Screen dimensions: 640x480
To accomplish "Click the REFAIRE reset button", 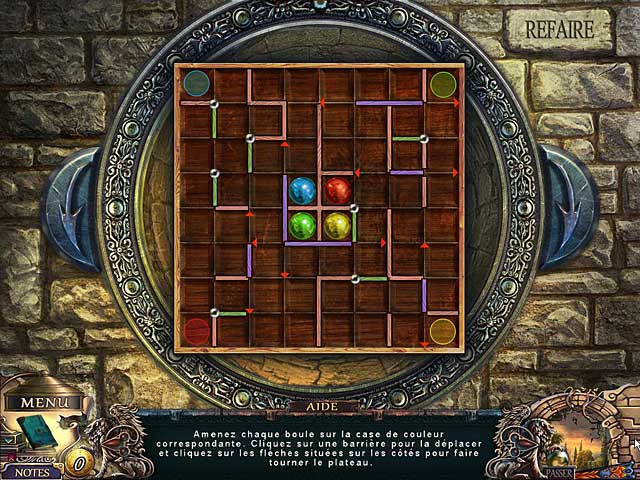I will [560, 30].
